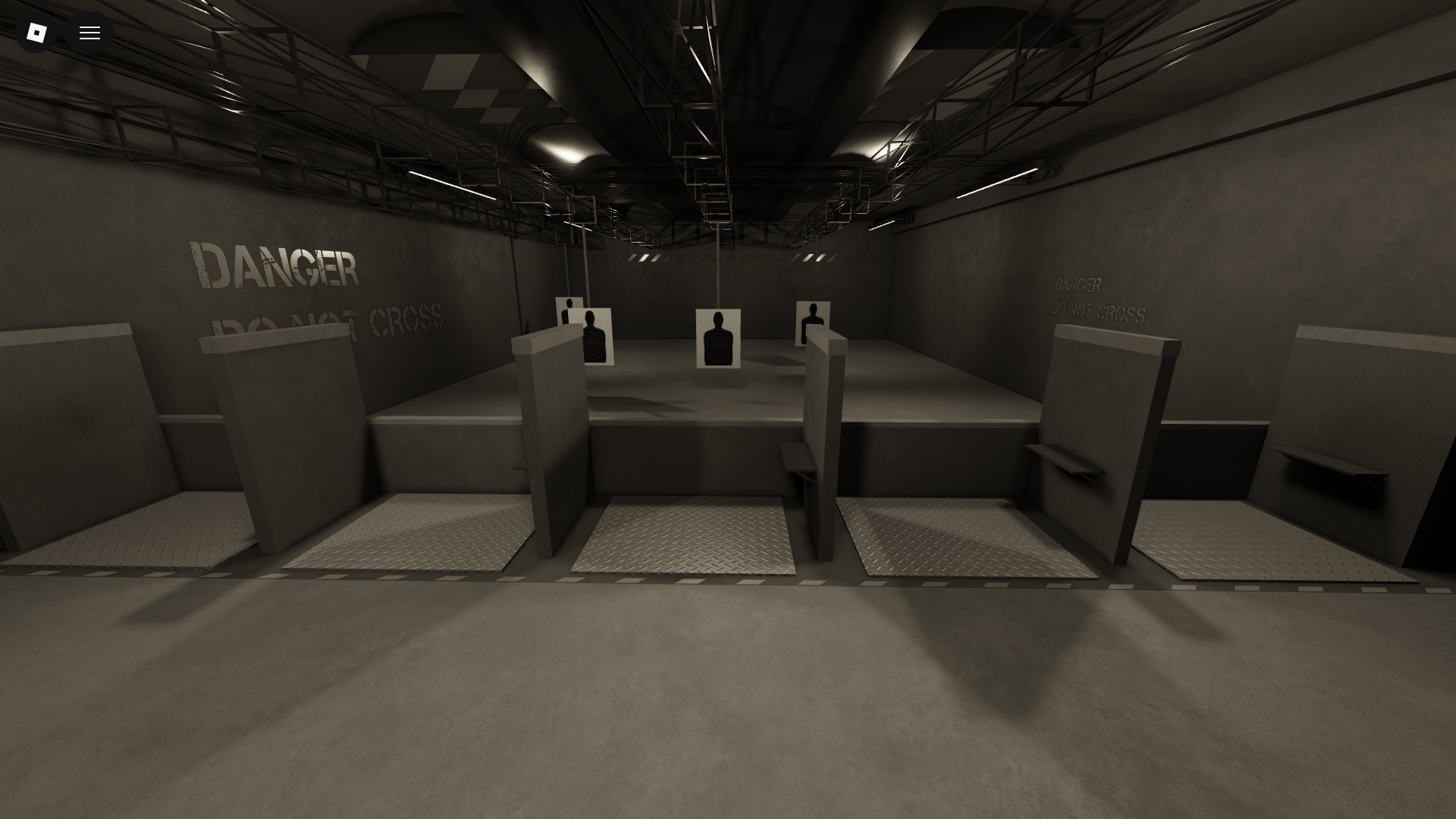The height and width of the screenshot is (819, 1456).
Task: Select the Roblox logo button
Action: [36, 32]
